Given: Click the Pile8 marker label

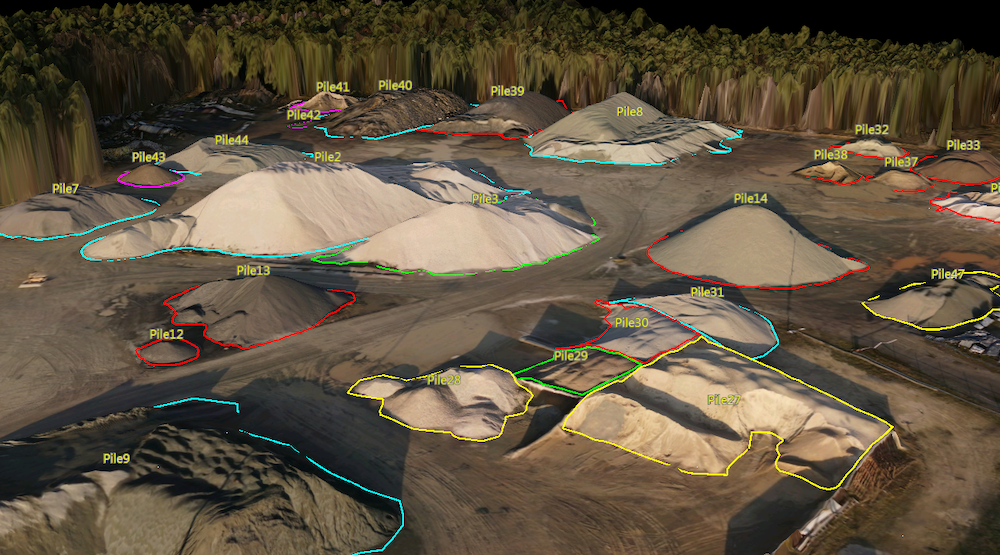Looking at the screenshot, I should pos(630,111).
